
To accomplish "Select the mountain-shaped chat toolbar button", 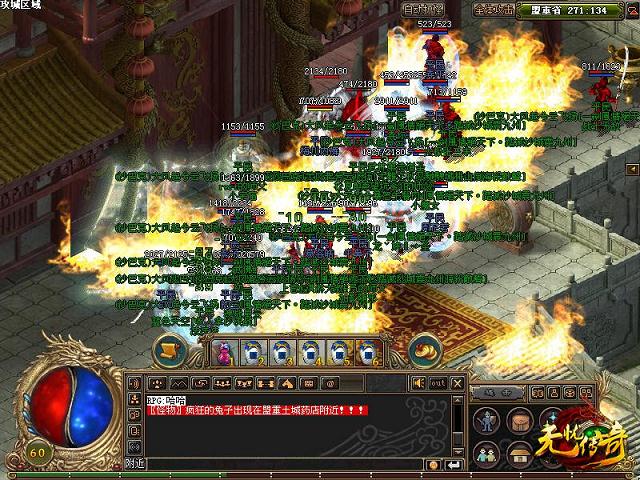I will coord(178,383).
